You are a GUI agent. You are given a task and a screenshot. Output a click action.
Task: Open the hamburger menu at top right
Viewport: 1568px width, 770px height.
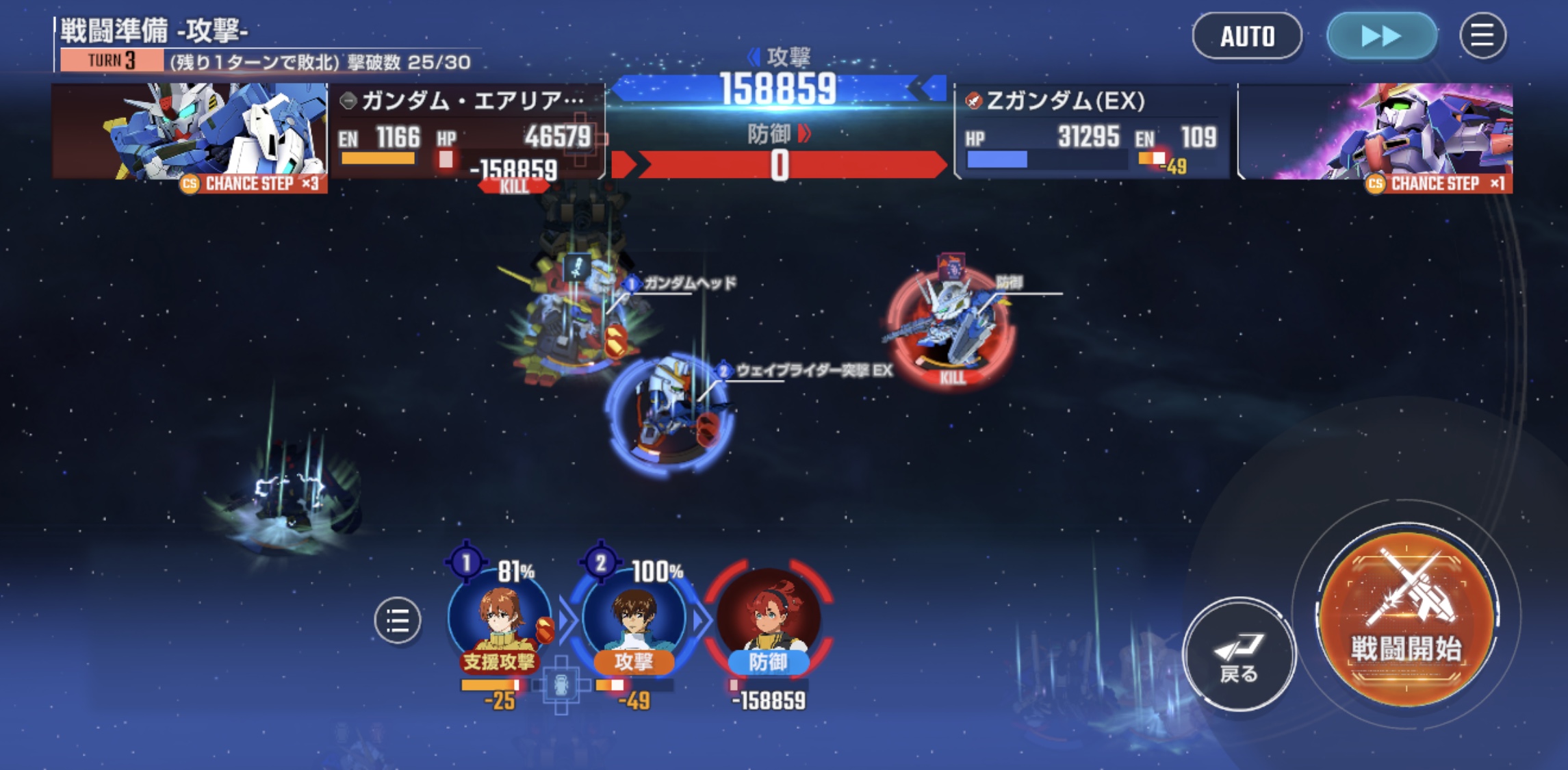[1482, 36]
